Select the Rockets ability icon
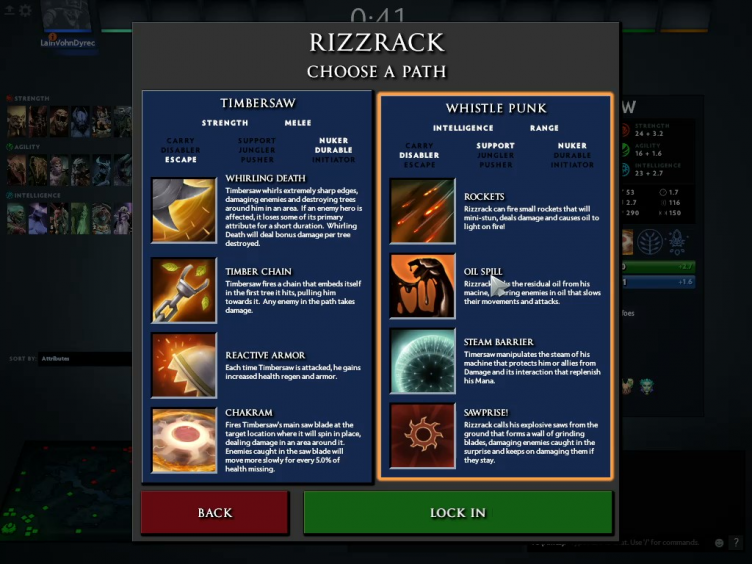 pyautogui.click(x=422, y=211)
